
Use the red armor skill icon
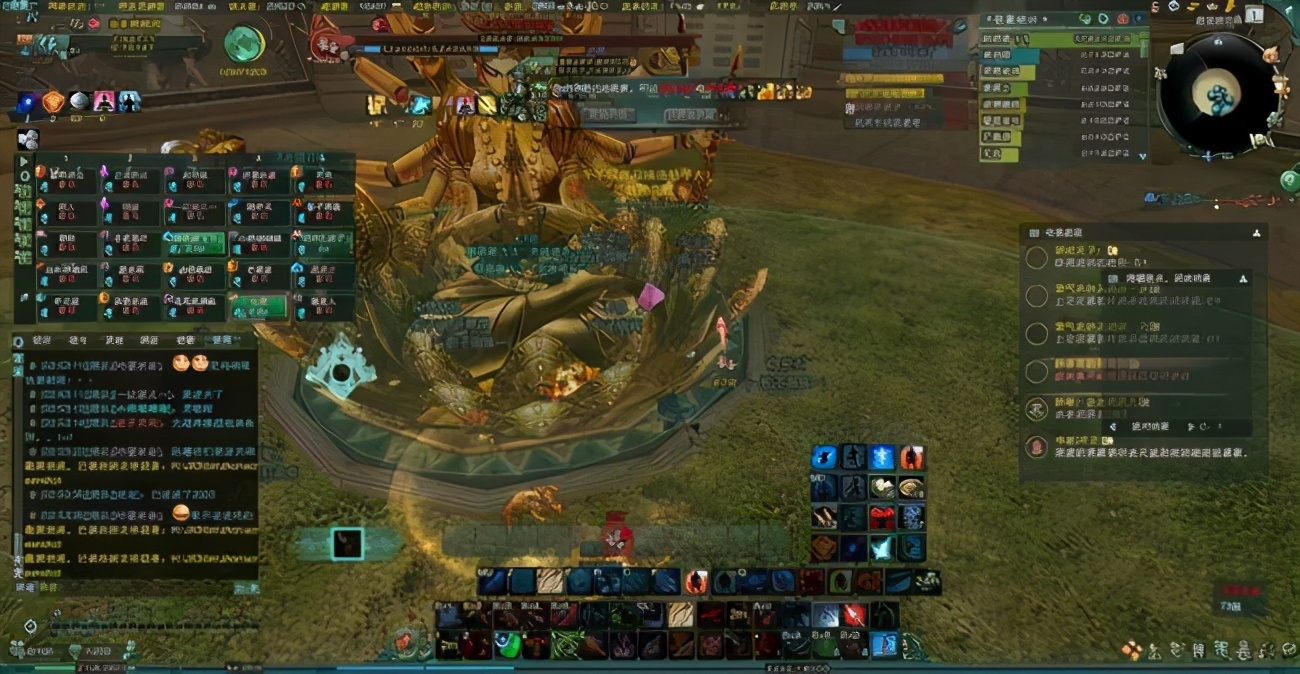tap(881, 517)
